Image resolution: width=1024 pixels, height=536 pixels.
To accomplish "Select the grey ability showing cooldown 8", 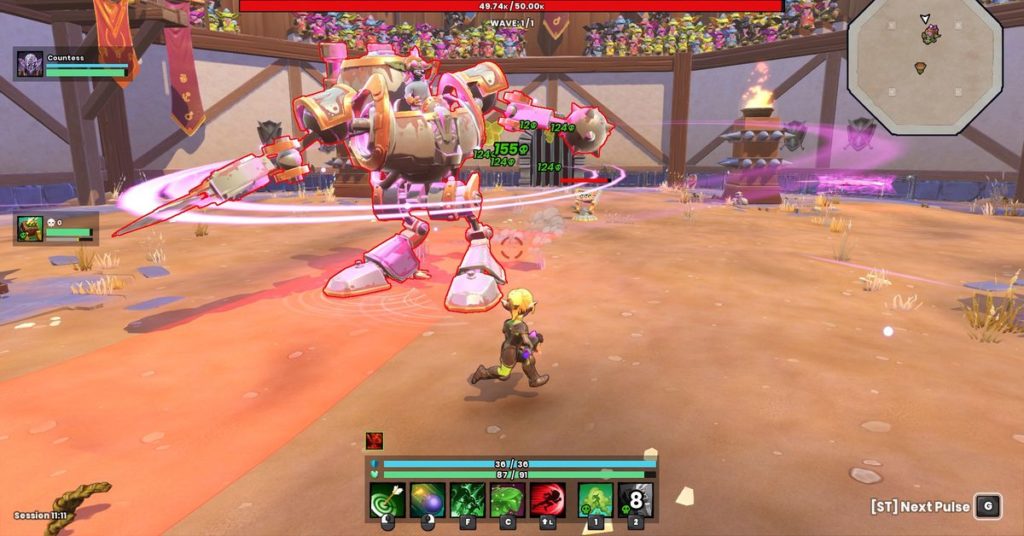I will coord(636,500).
